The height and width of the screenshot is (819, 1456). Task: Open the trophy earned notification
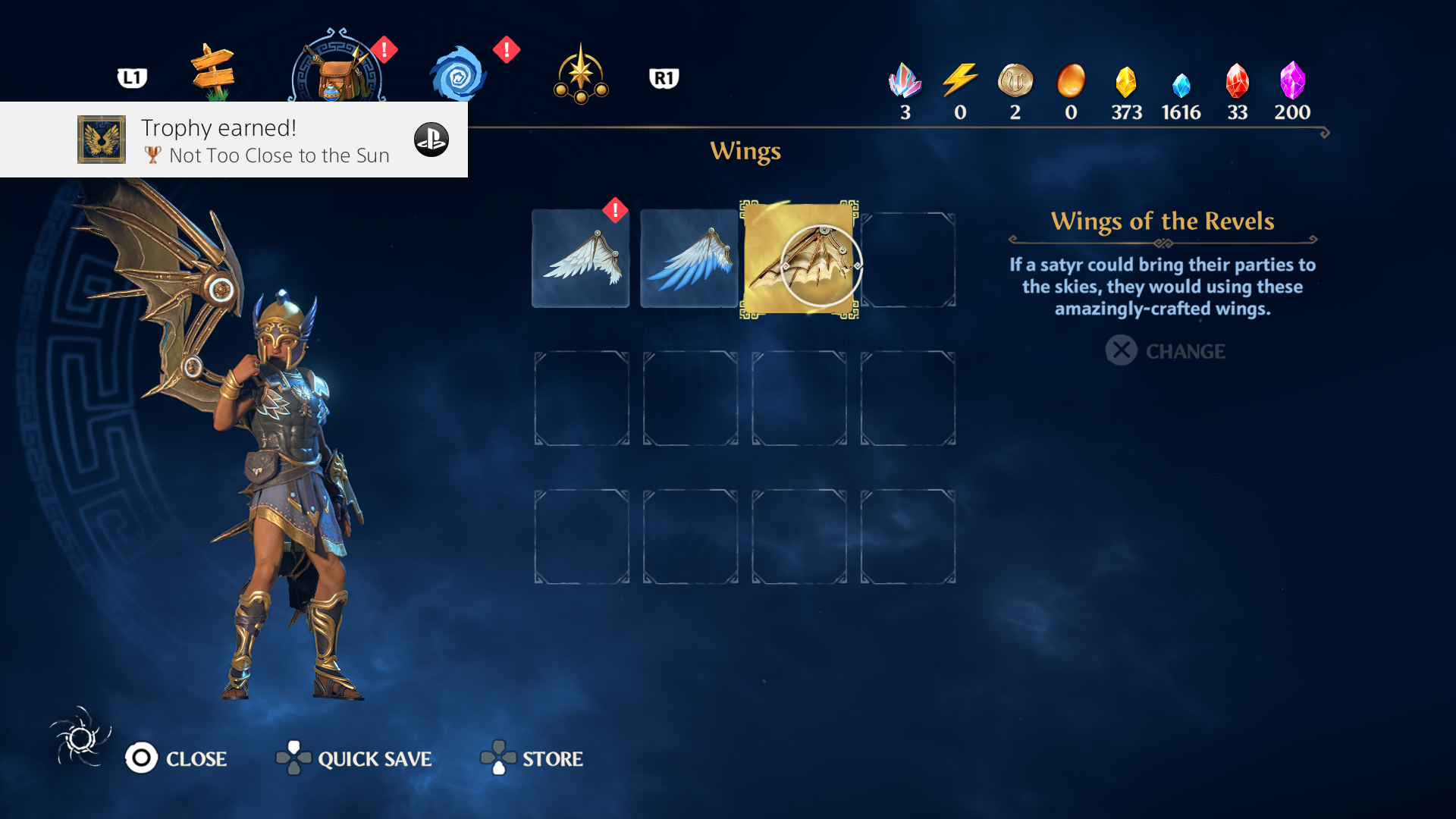tap(234, 140)
